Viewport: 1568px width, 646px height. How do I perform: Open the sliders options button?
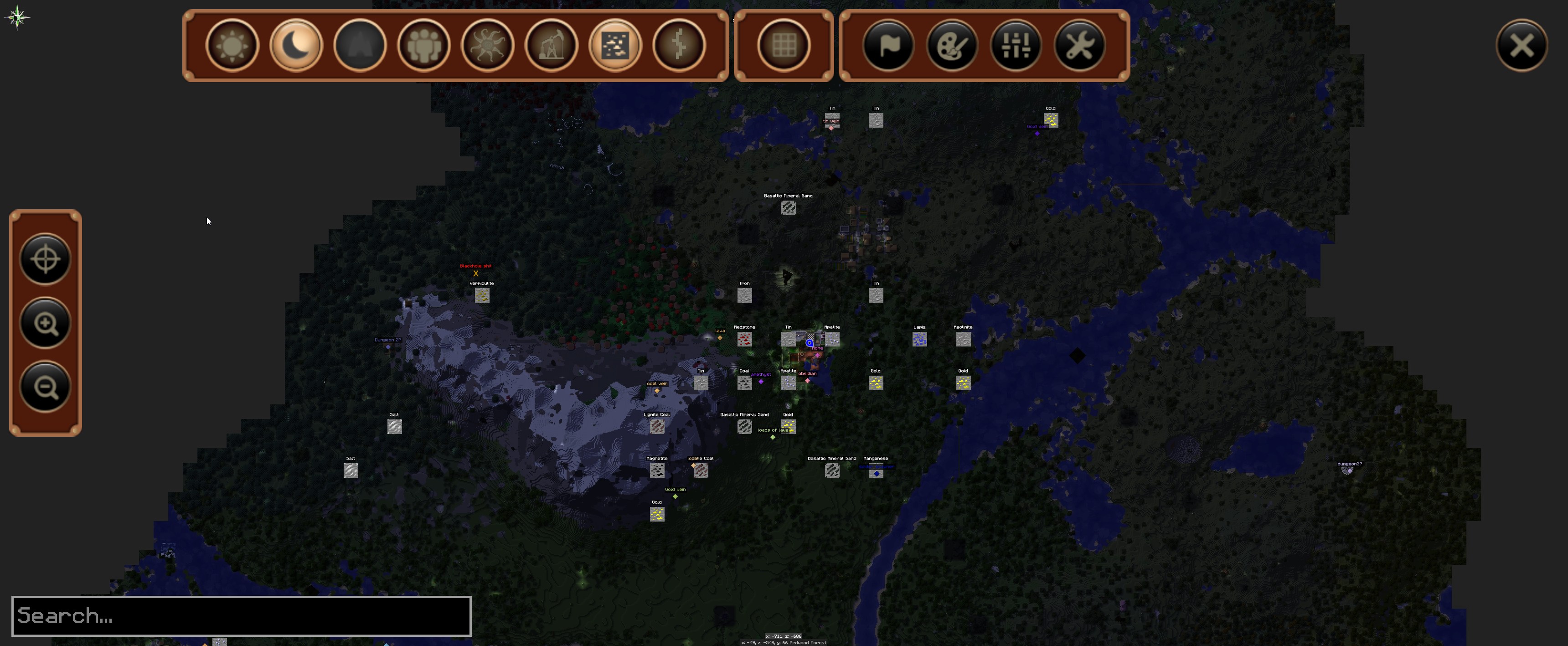click(x=1016, y=45)
